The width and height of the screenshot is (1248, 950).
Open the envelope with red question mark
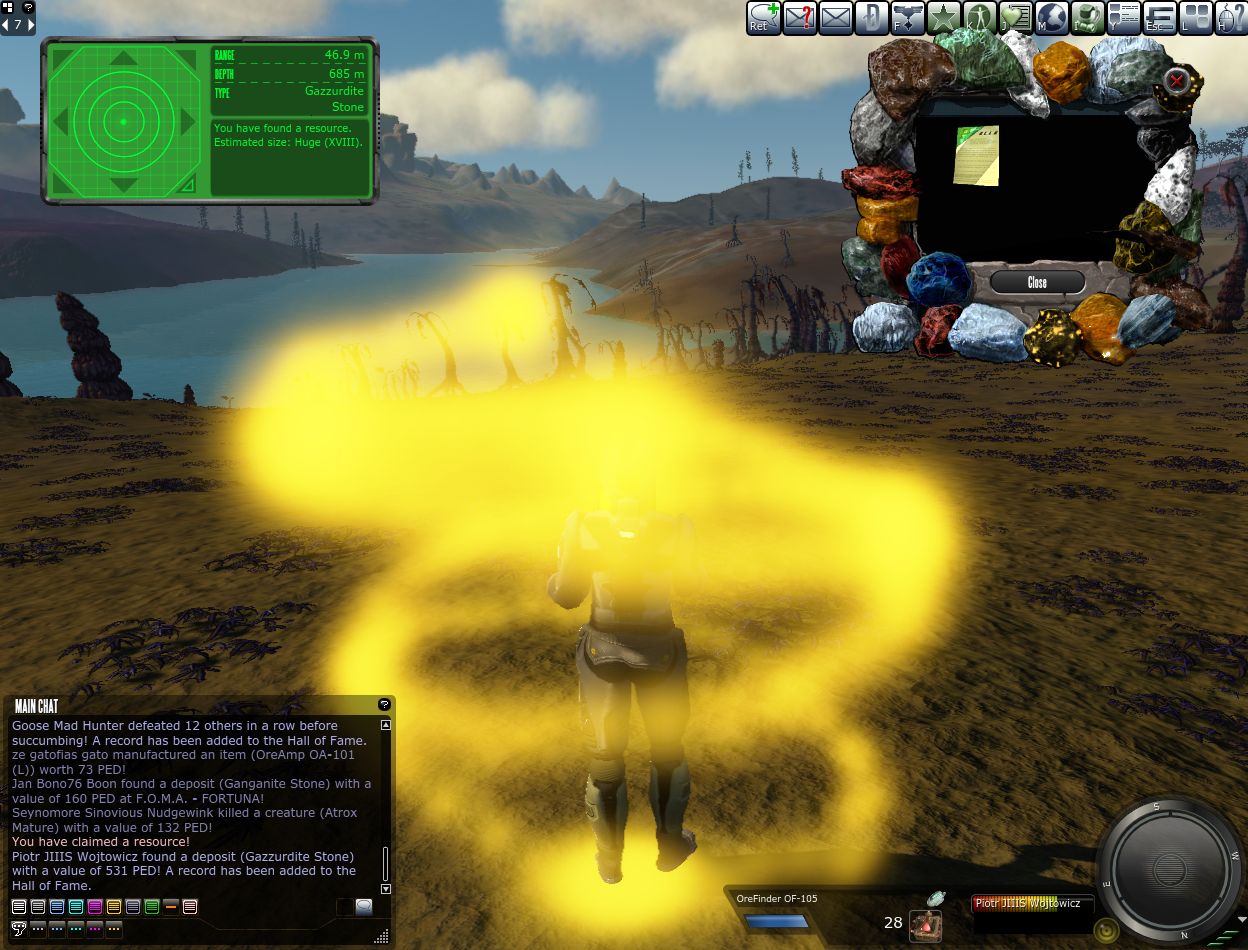799,18
